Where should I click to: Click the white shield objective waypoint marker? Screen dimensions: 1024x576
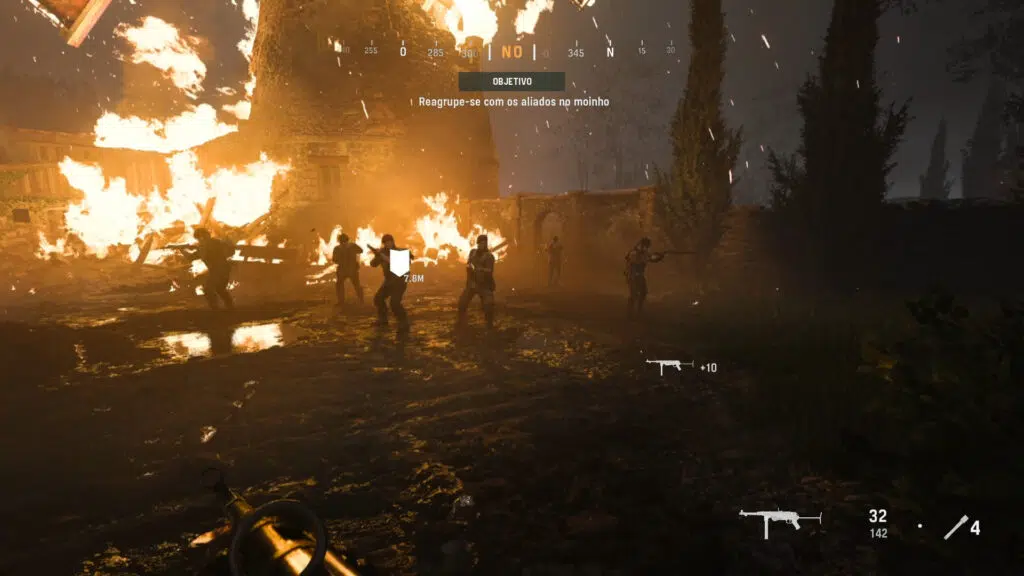pos(400,263)
